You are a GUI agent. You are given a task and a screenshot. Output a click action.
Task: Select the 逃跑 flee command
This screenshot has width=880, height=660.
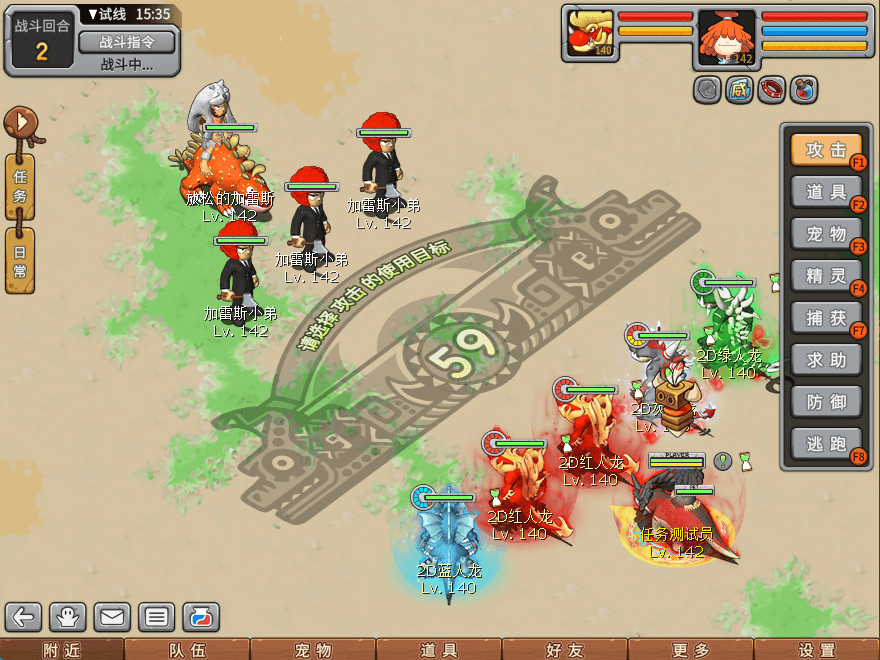tap(826, 443)
